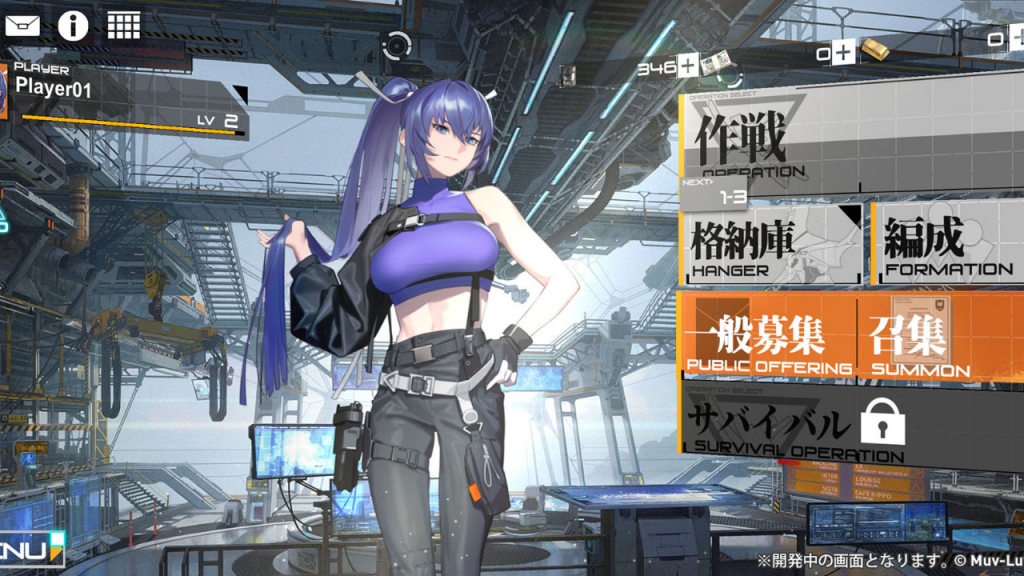Add cash with the plus button beside 346
The height and width of the screenshot is (576, 1024).
point(688,67)
